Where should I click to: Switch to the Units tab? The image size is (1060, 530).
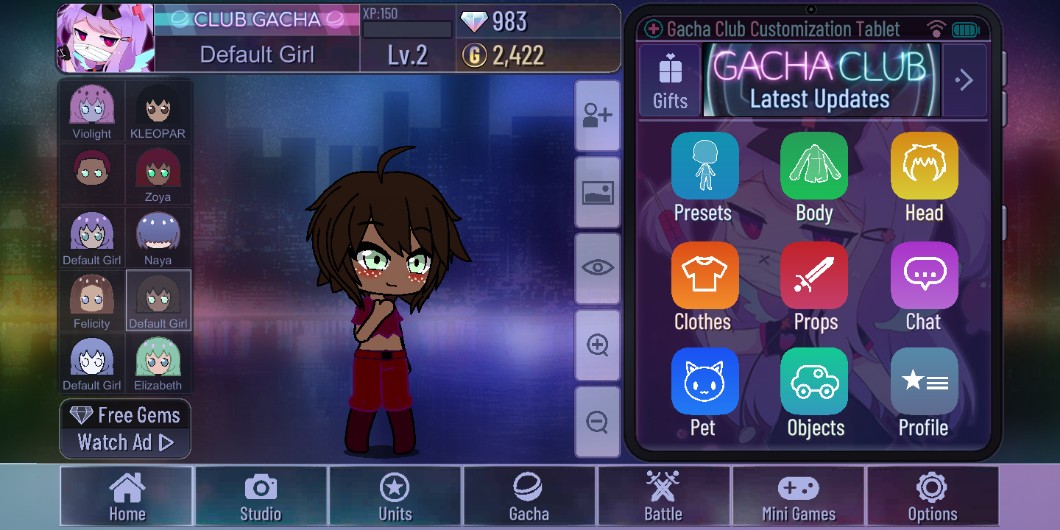[394, 496]
